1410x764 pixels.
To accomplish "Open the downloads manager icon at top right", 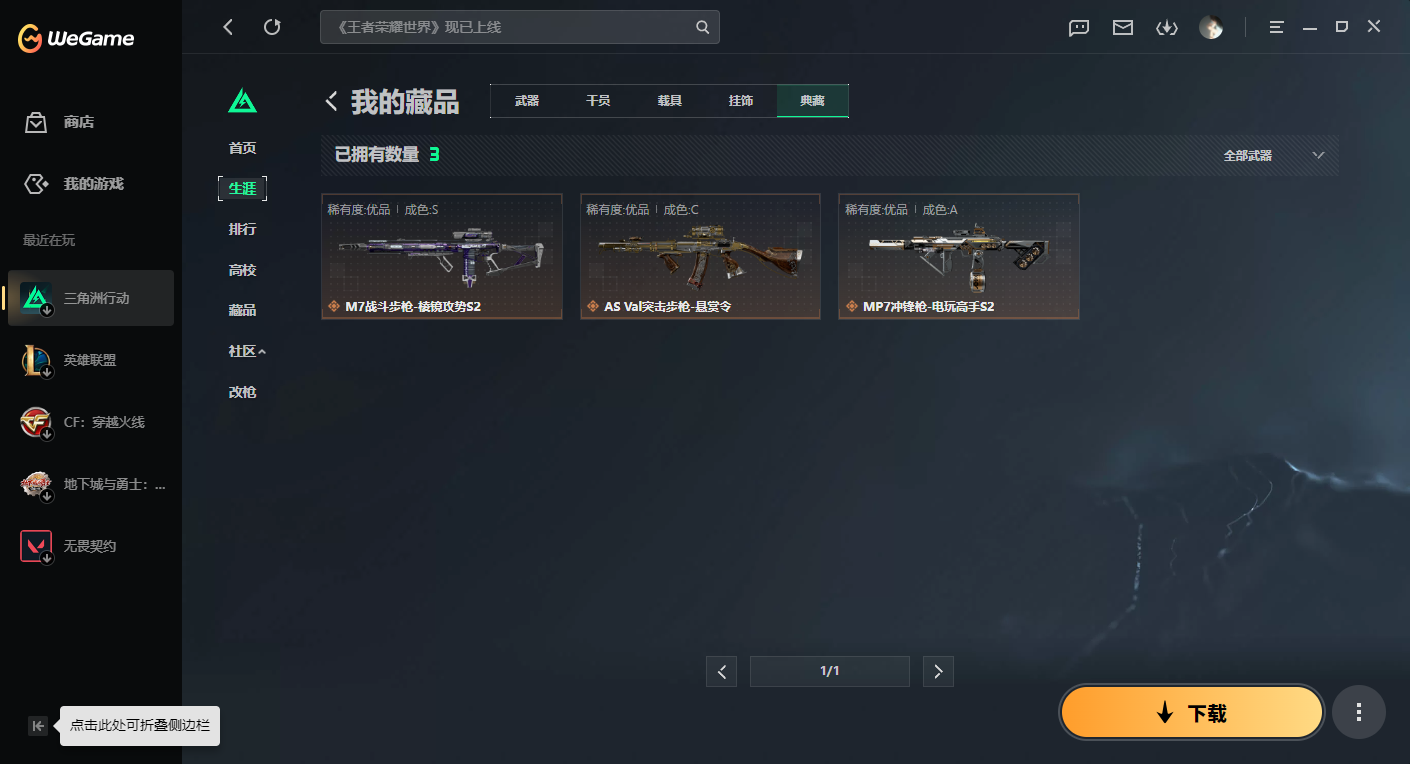I will point(1166,27).
